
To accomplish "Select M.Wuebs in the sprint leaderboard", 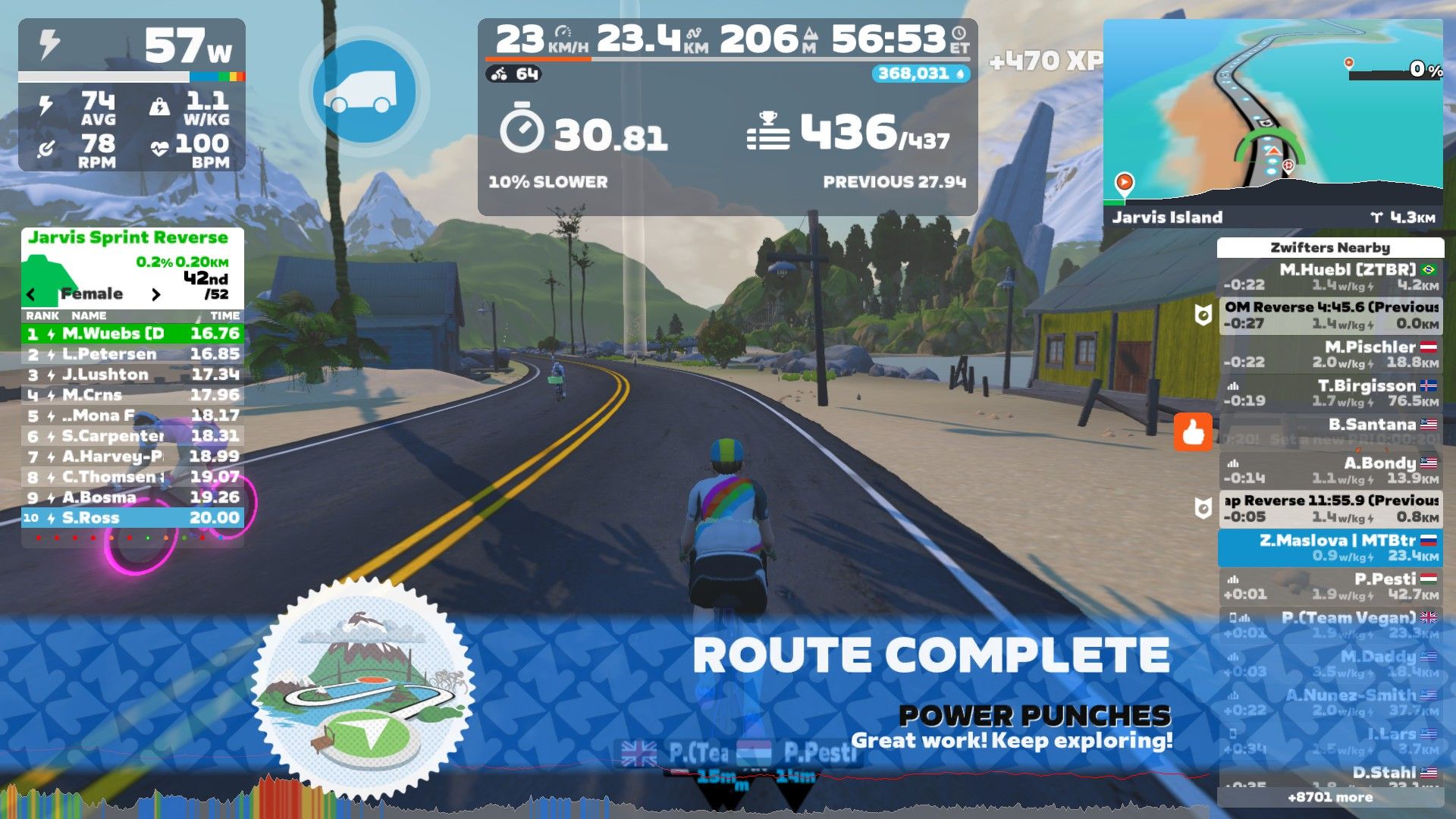I will pyautogui.click(x=133, y=334).
